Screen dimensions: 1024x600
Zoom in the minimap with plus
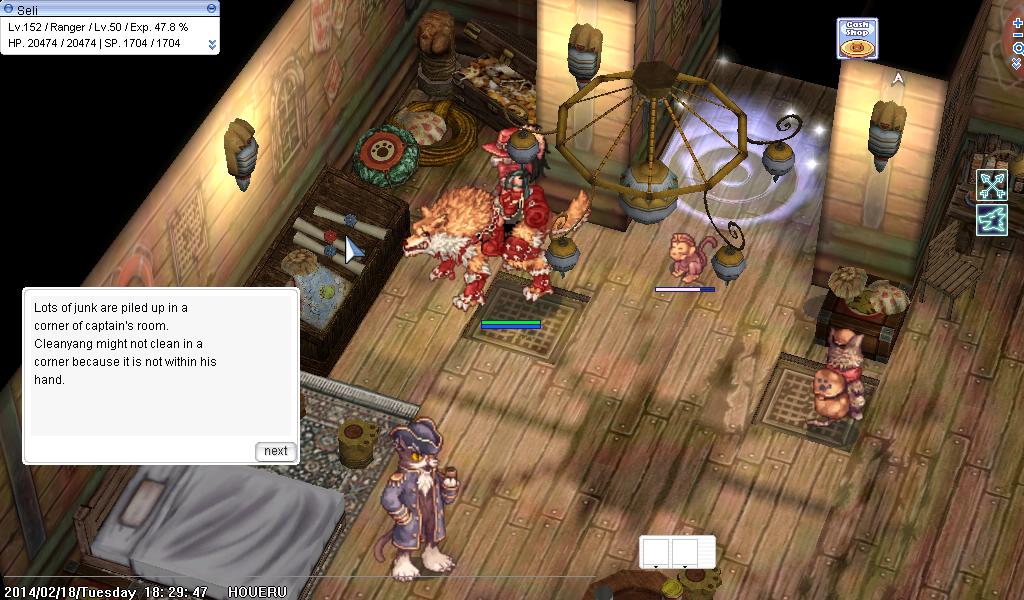click(1018, 23)
